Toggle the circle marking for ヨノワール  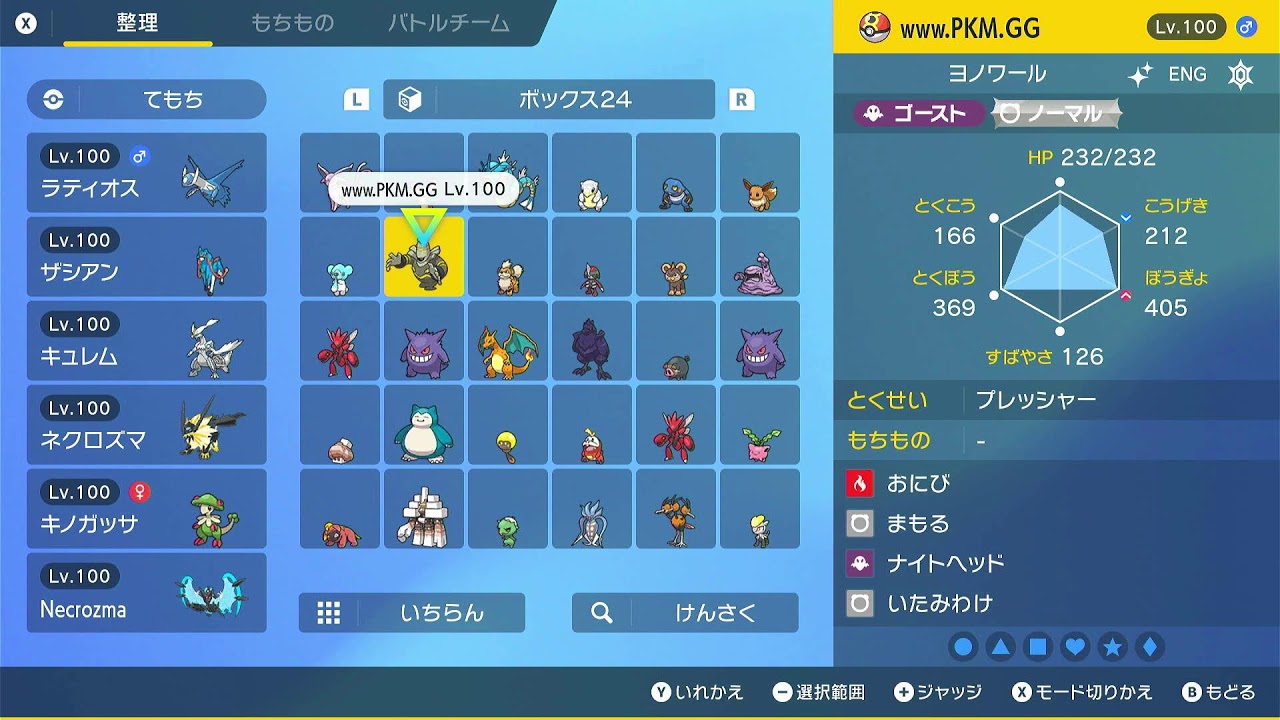pos(963,647)
